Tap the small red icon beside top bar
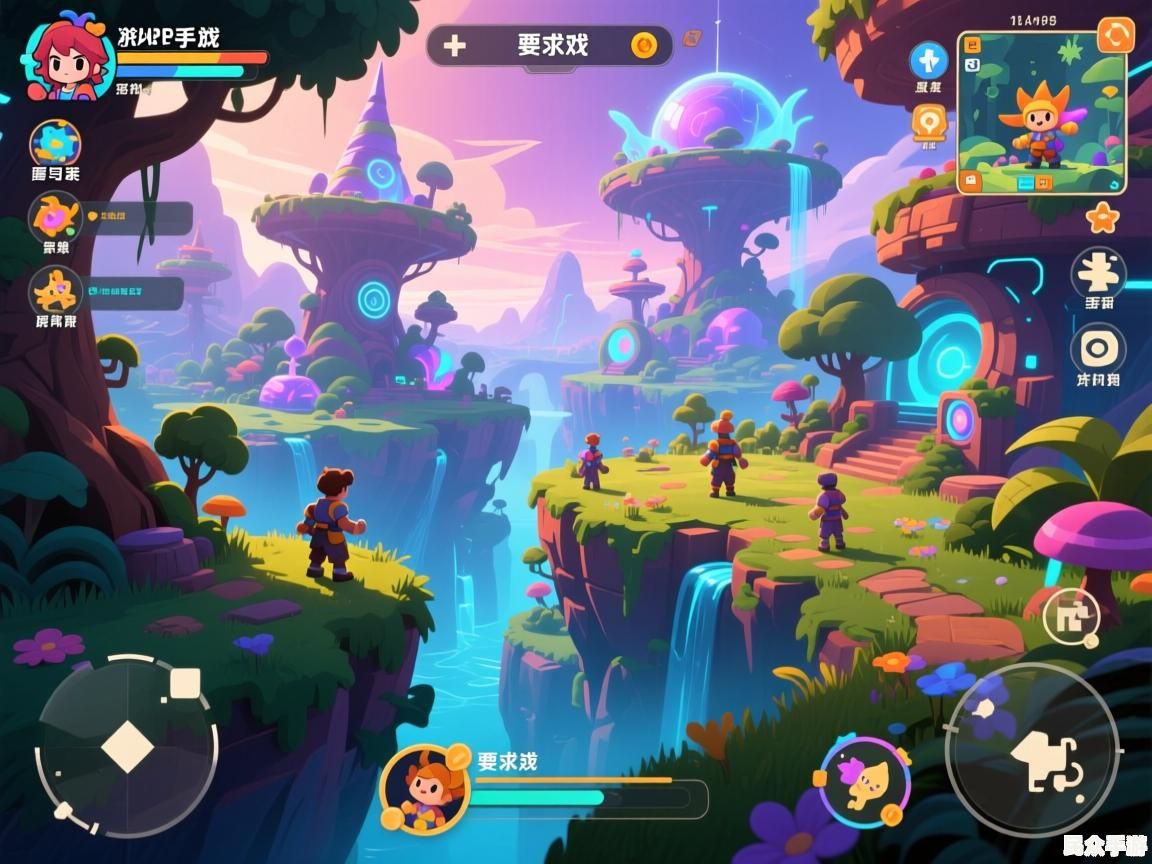 (691, 39)
